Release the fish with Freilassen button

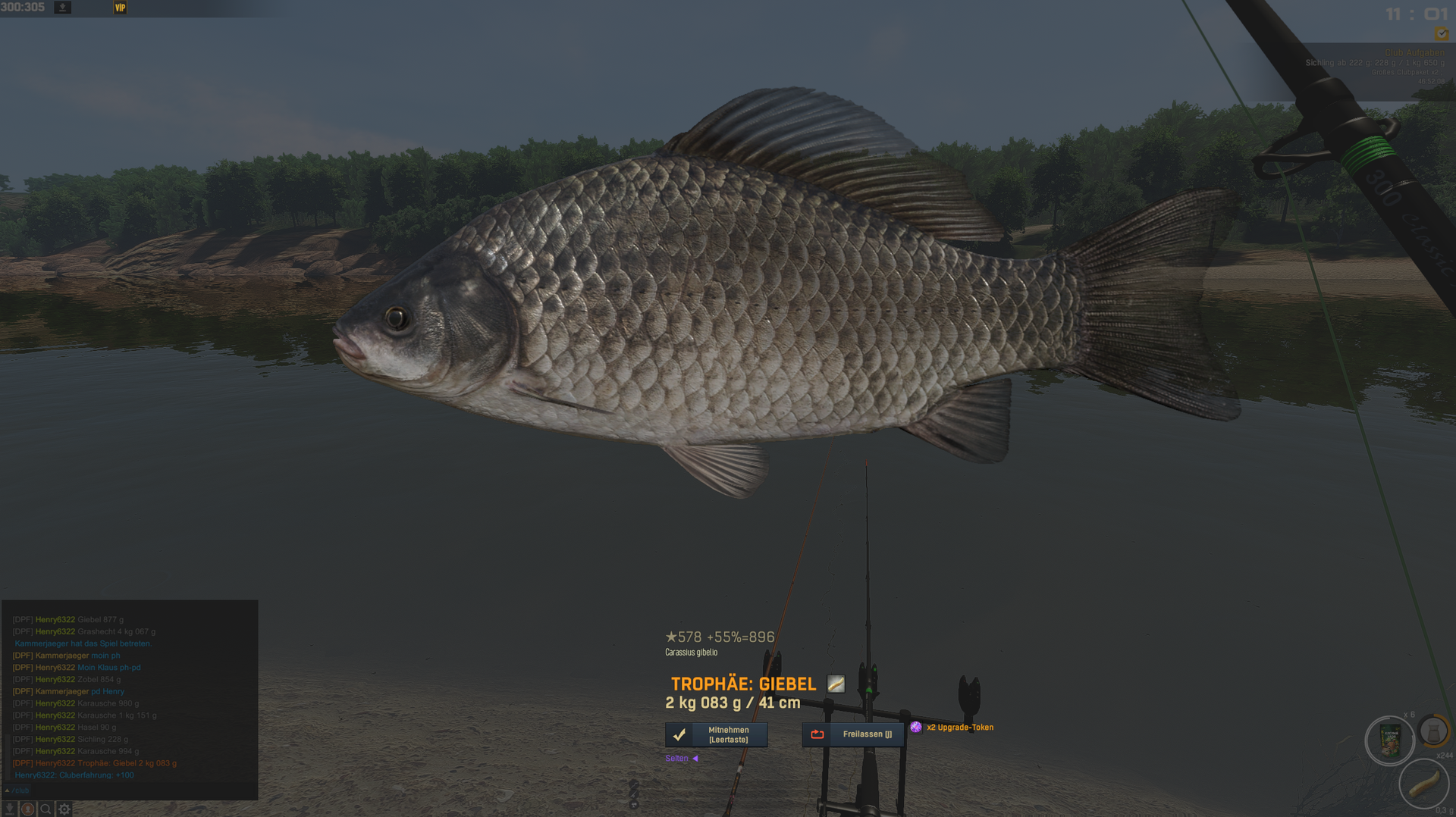click(852, 734)
